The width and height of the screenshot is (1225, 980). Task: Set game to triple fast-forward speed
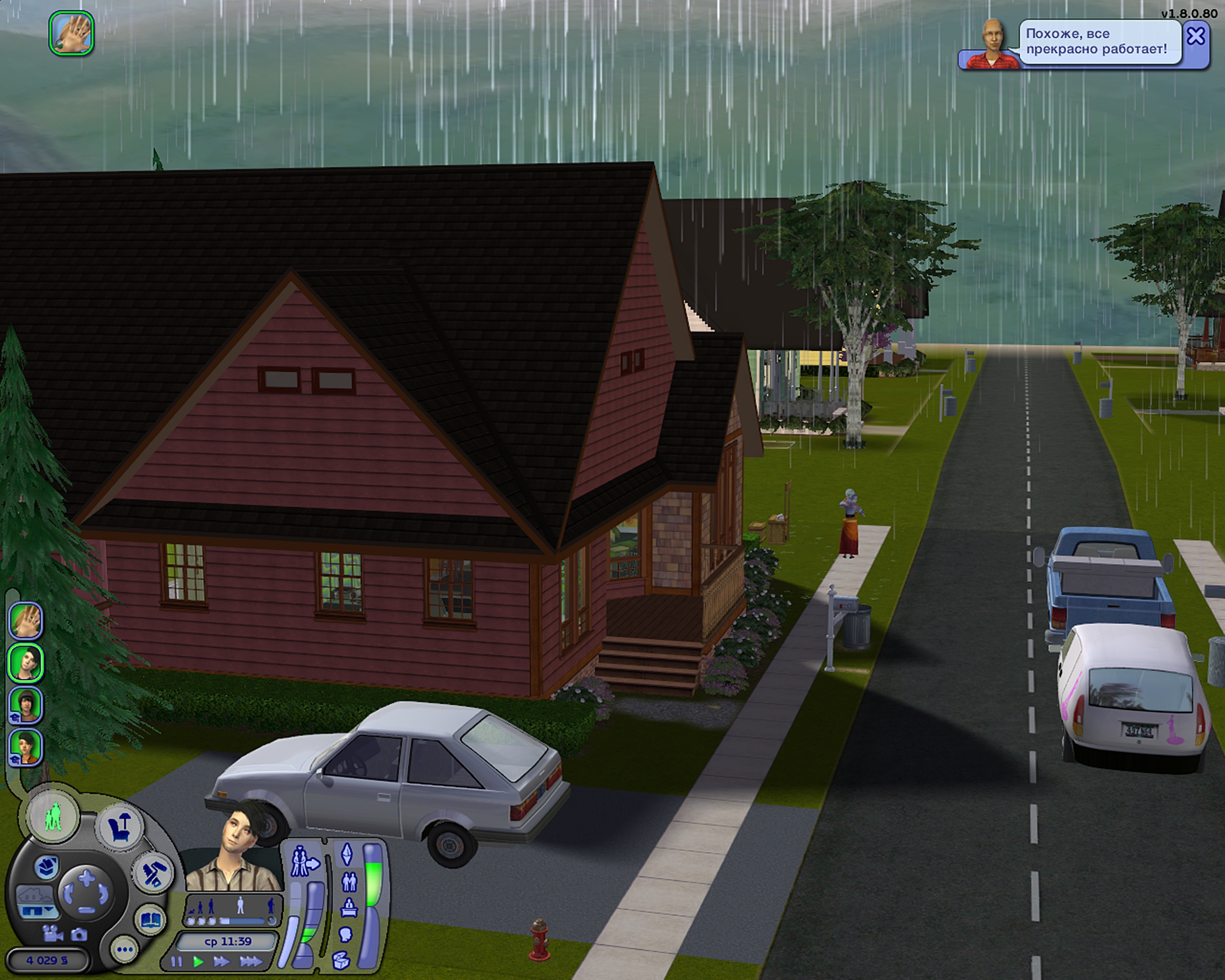(251, 962)
